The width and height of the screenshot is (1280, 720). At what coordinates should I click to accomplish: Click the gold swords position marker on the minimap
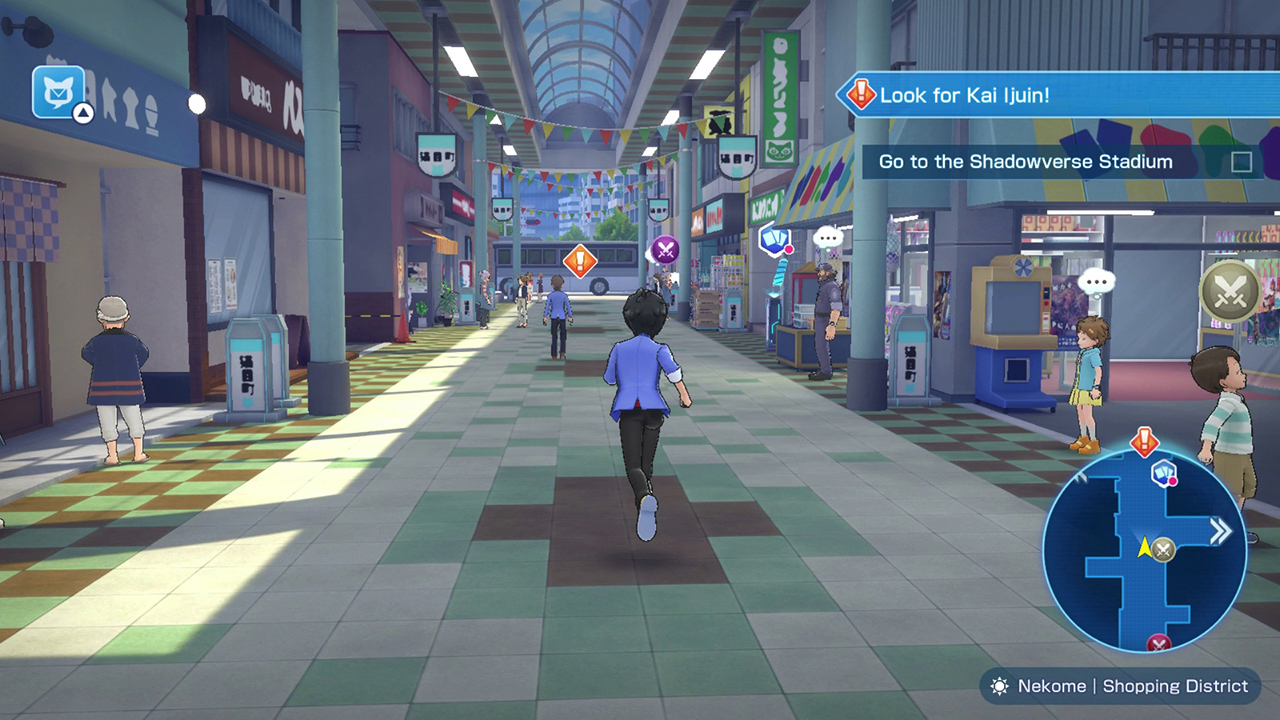pyautogui.click(x=1163, y=549)
